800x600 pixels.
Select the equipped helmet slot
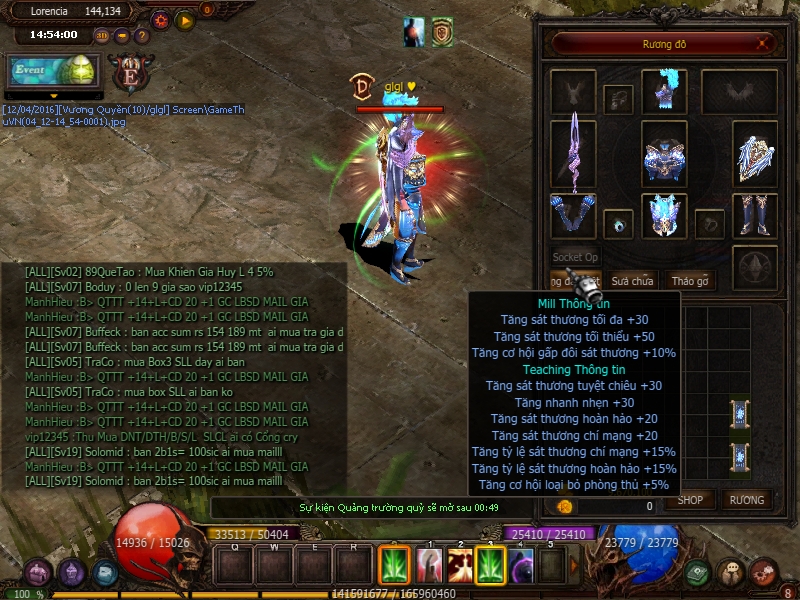[664, 91]
